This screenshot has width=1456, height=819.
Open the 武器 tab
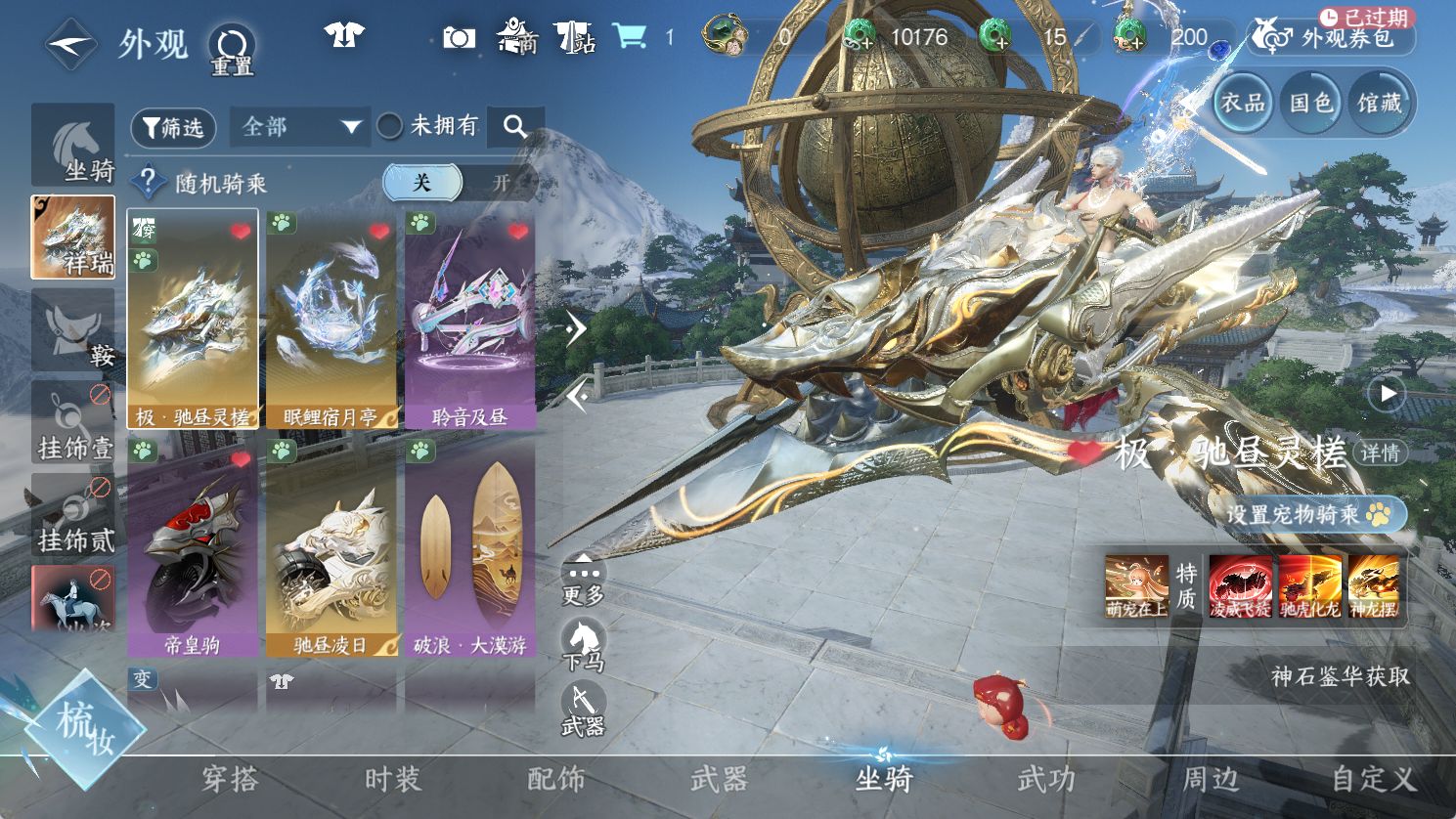coord(719,779)
